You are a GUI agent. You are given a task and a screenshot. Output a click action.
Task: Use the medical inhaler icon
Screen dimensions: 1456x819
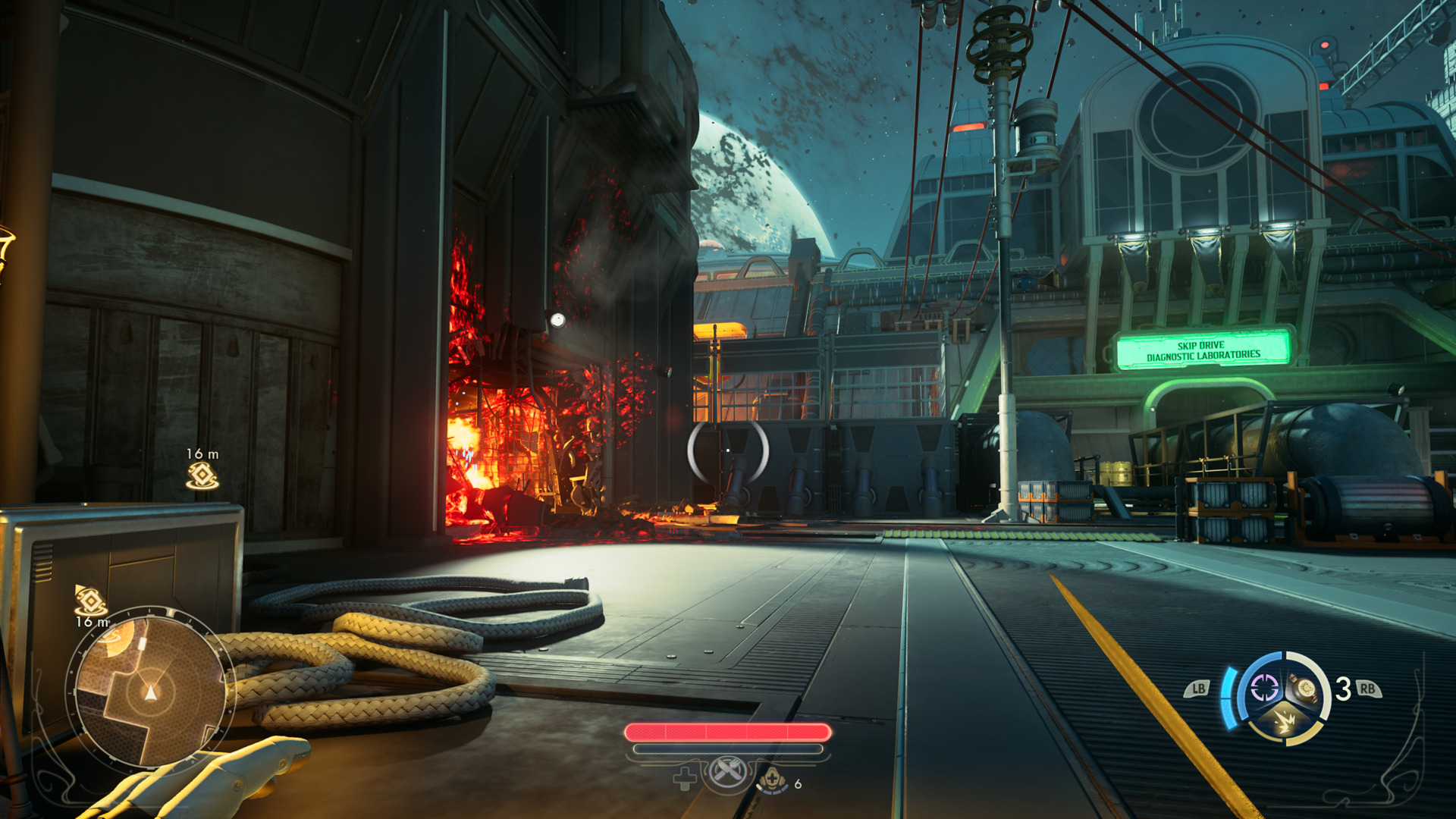(773, 779)
